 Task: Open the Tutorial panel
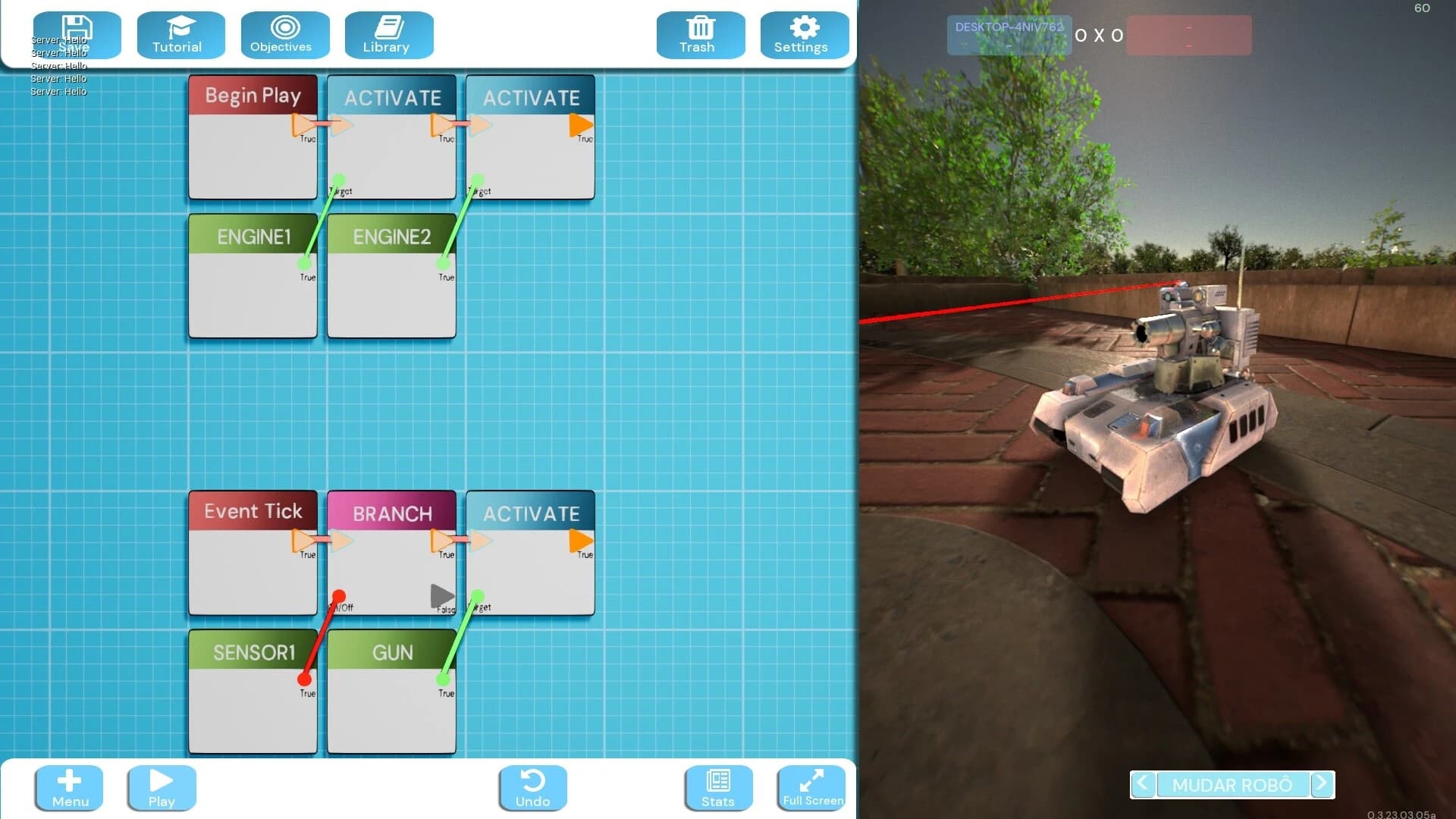coord(180,34)
